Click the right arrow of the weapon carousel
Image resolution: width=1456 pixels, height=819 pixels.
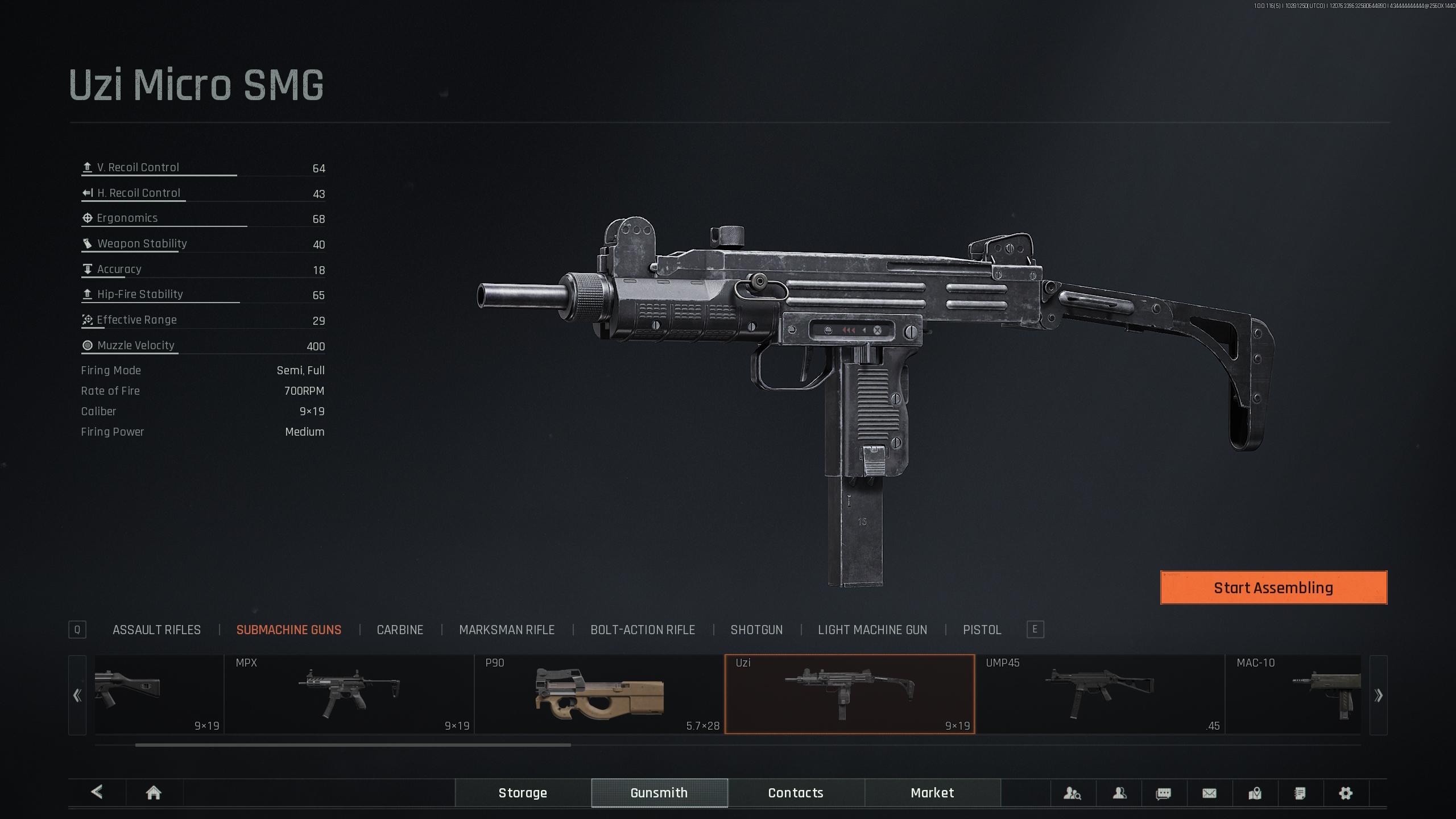[1378, 695]
